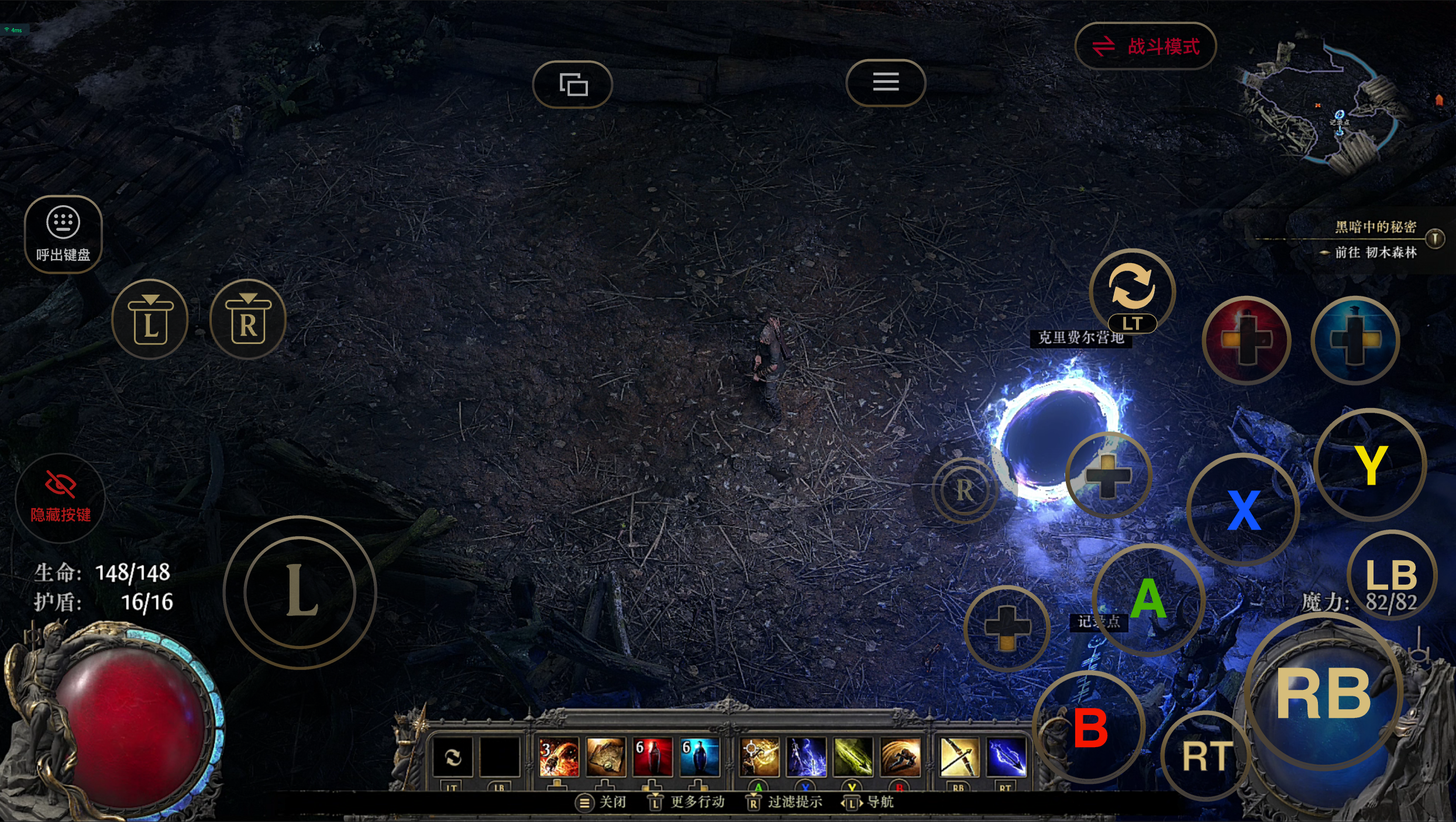
Task: Select the bow attack skill slot
Action: [x=959, y=757]
